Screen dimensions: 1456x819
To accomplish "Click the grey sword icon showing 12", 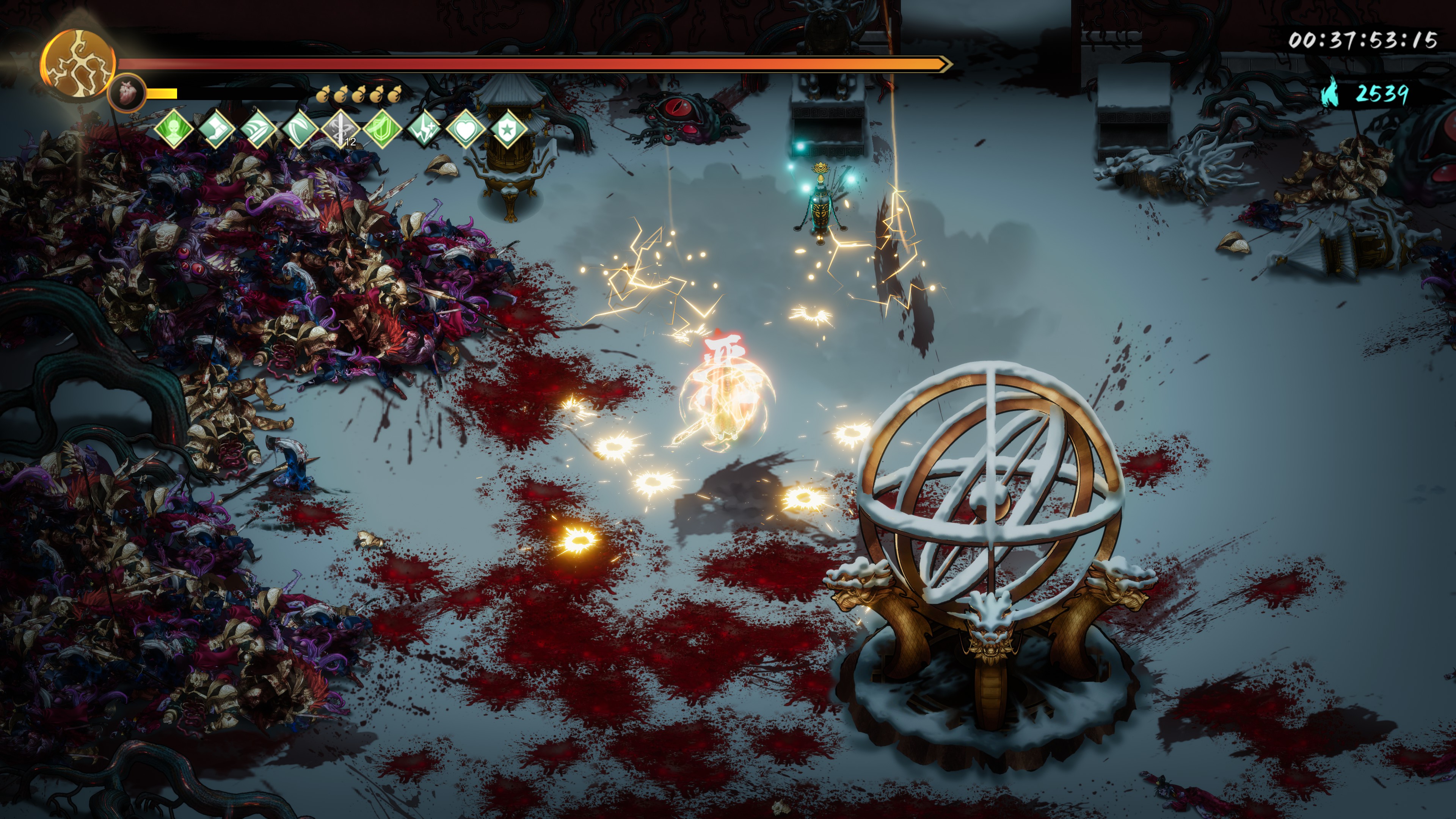I will point(341,129).
